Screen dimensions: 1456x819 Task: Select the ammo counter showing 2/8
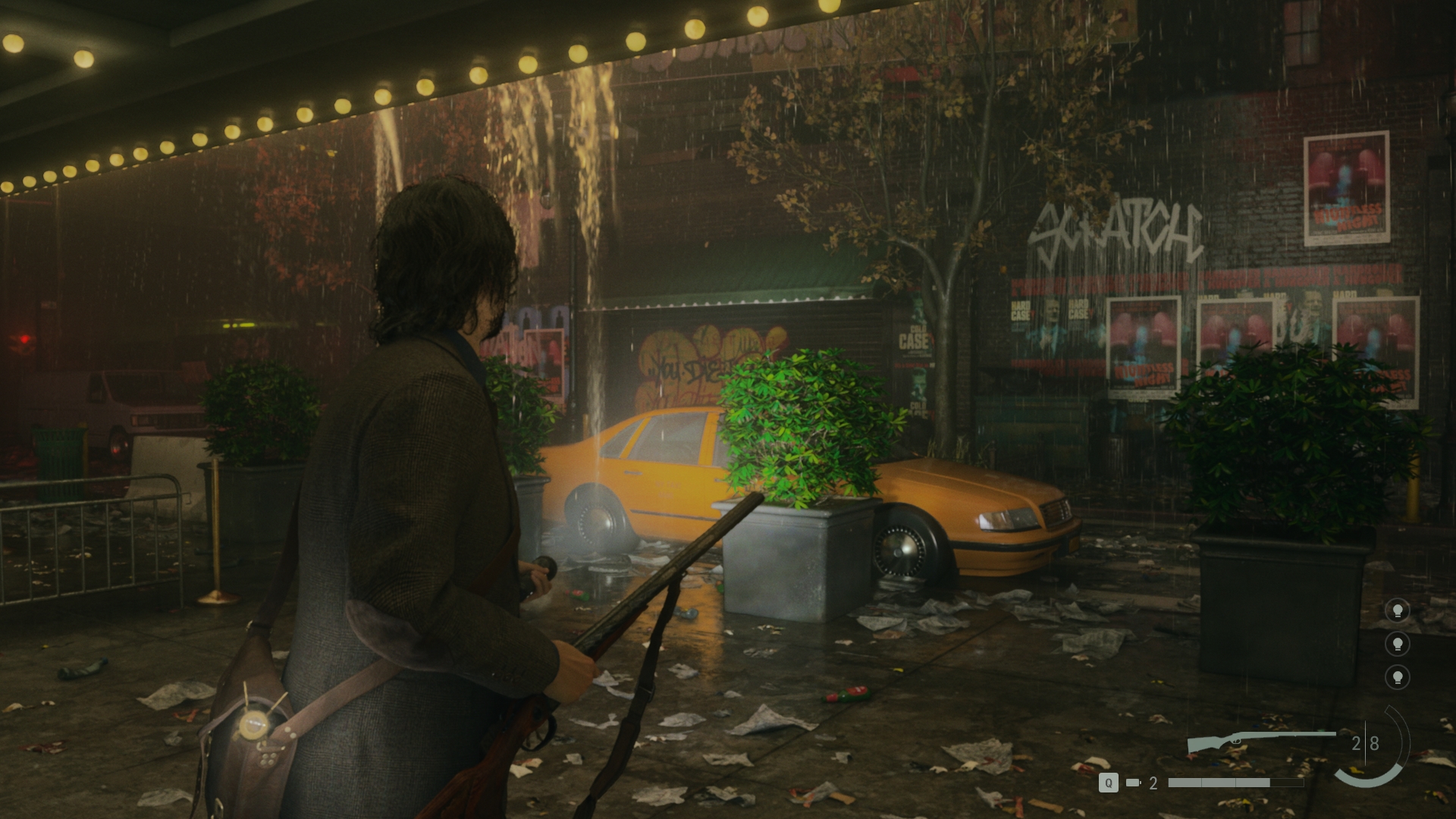pyautogui.click(x=1366, y=742)
